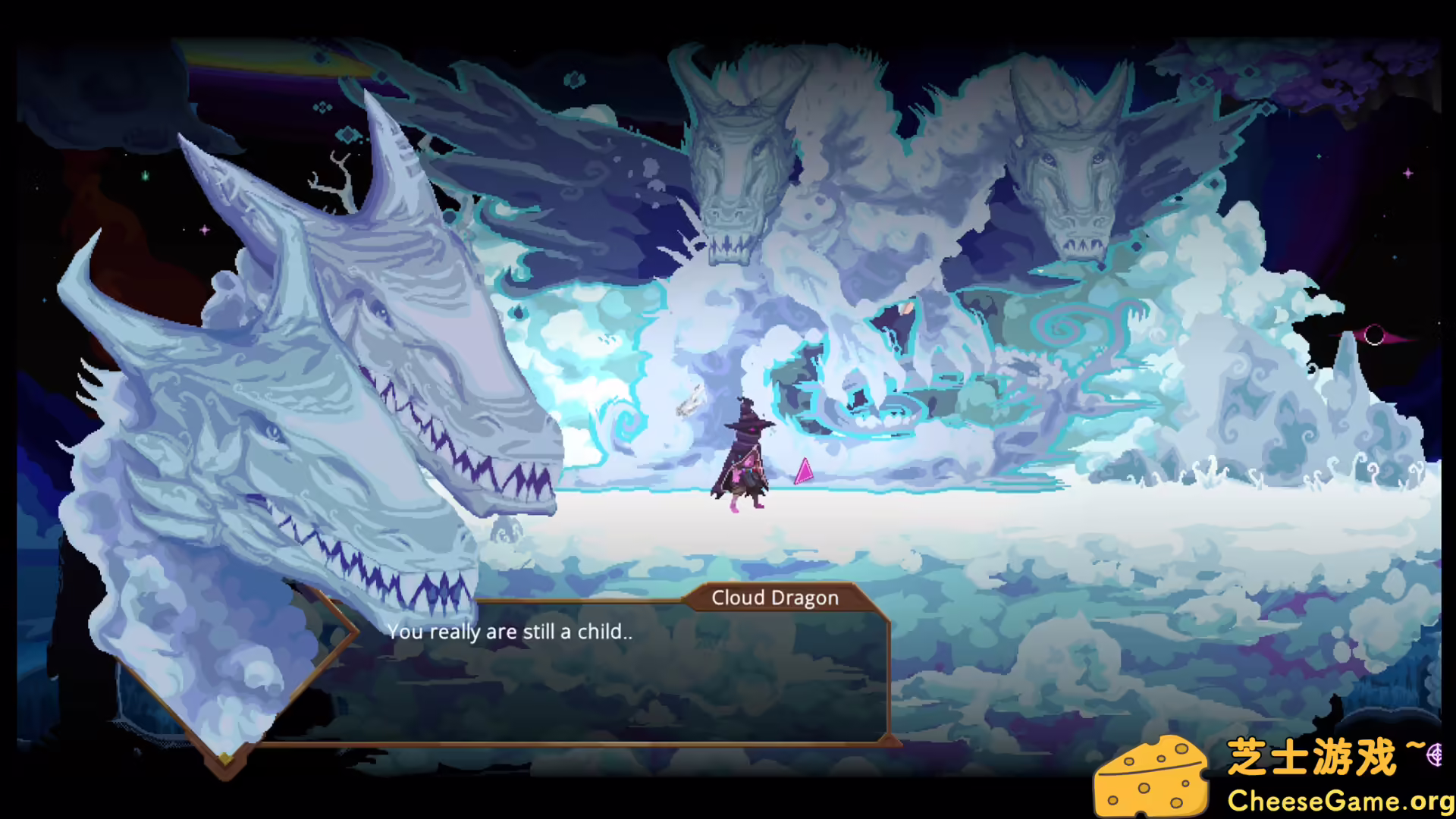Click the Cloud Dragon nameplate banner
1456x819 pixels.
click(x=775, y=598)
